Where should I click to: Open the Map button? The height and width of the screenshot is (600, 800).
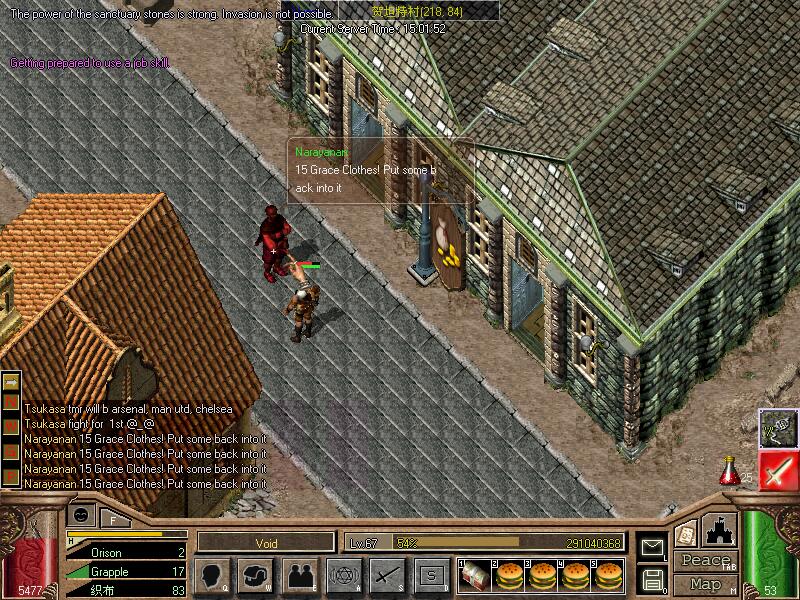click(x=705, y=583)
